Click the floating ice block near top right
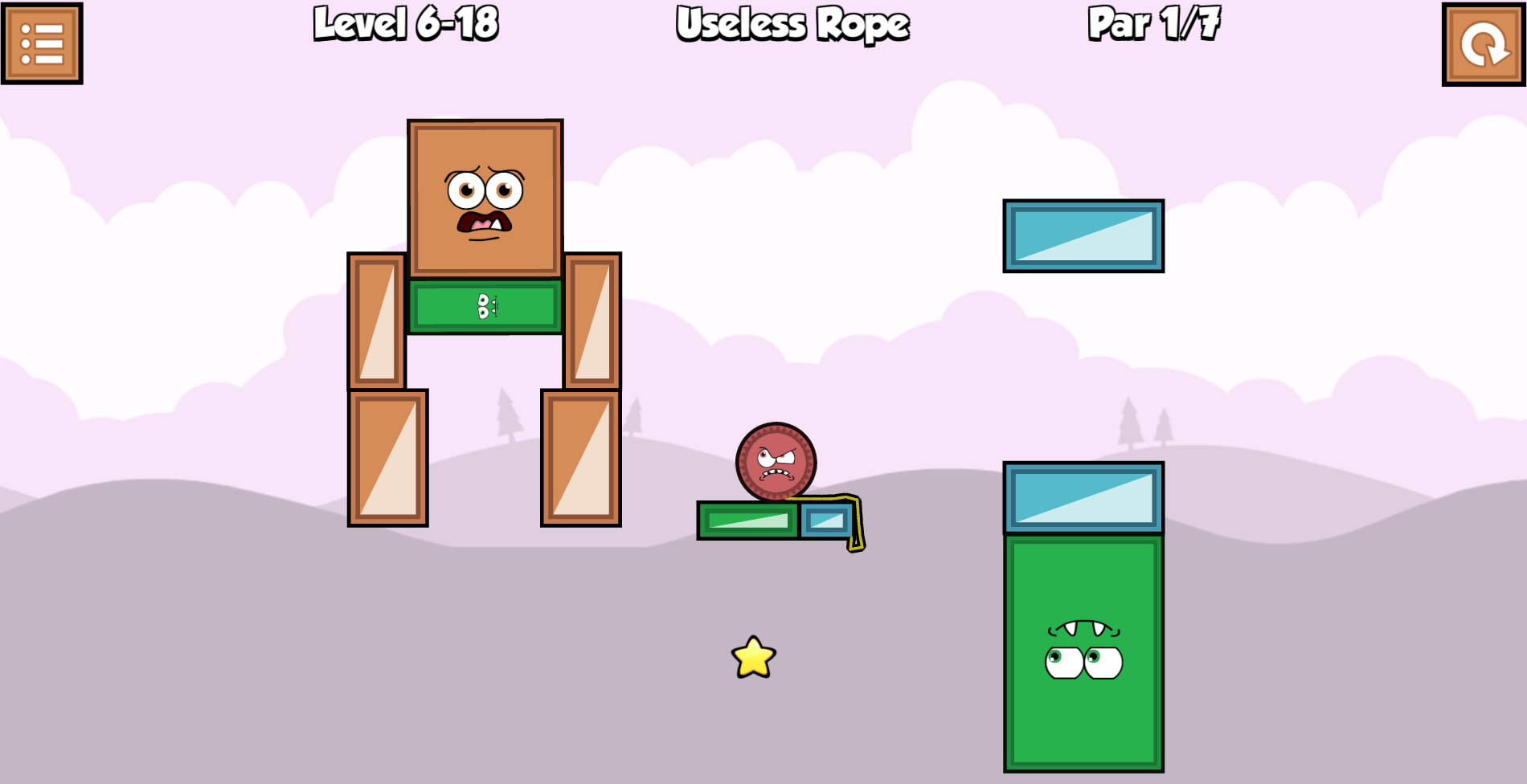Screen dimensions: 1527x784 1083,236
